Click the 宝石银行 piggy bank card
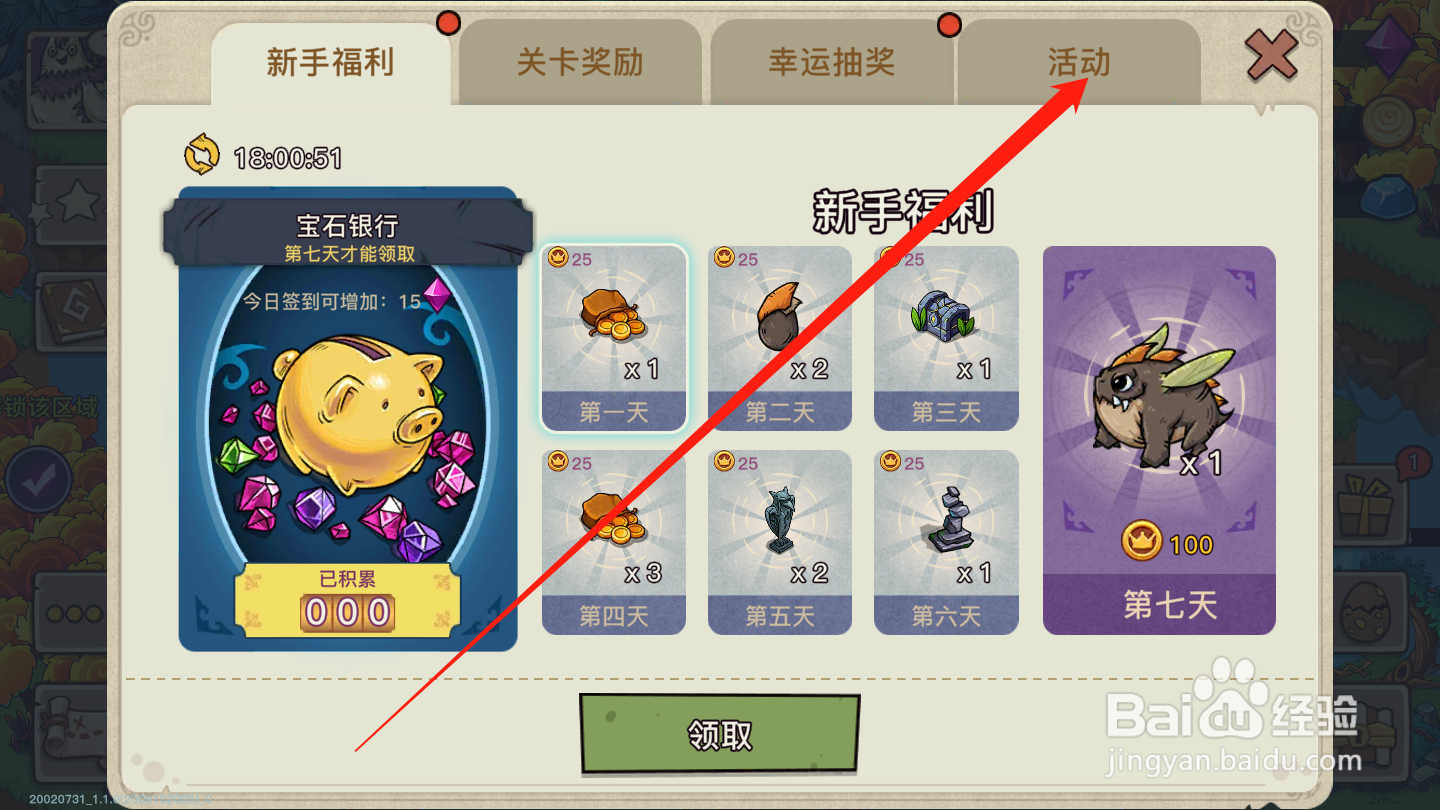The height and width of the screenshot is (810, 1440). click(348, 420)
